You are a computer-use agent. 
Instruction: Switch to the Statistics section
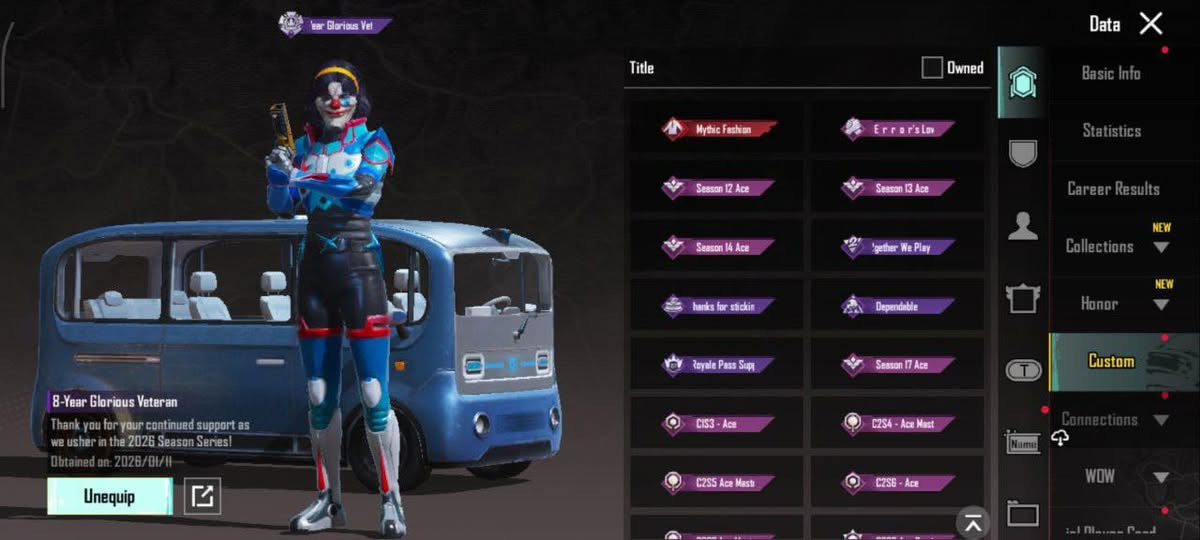(x=1111, y=131)
